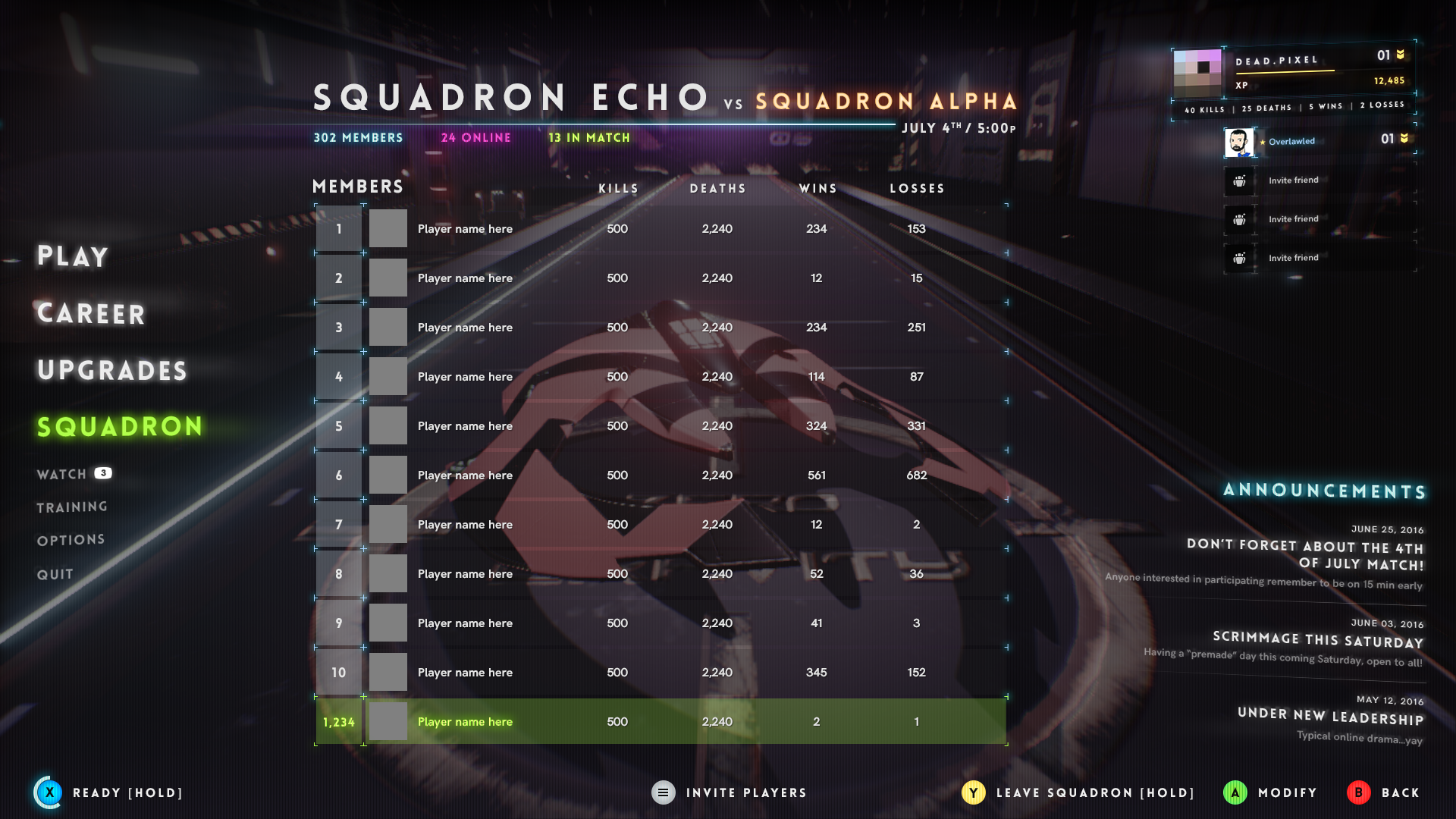Choose the Training option

pyautogui.click(x=72, y=507)
